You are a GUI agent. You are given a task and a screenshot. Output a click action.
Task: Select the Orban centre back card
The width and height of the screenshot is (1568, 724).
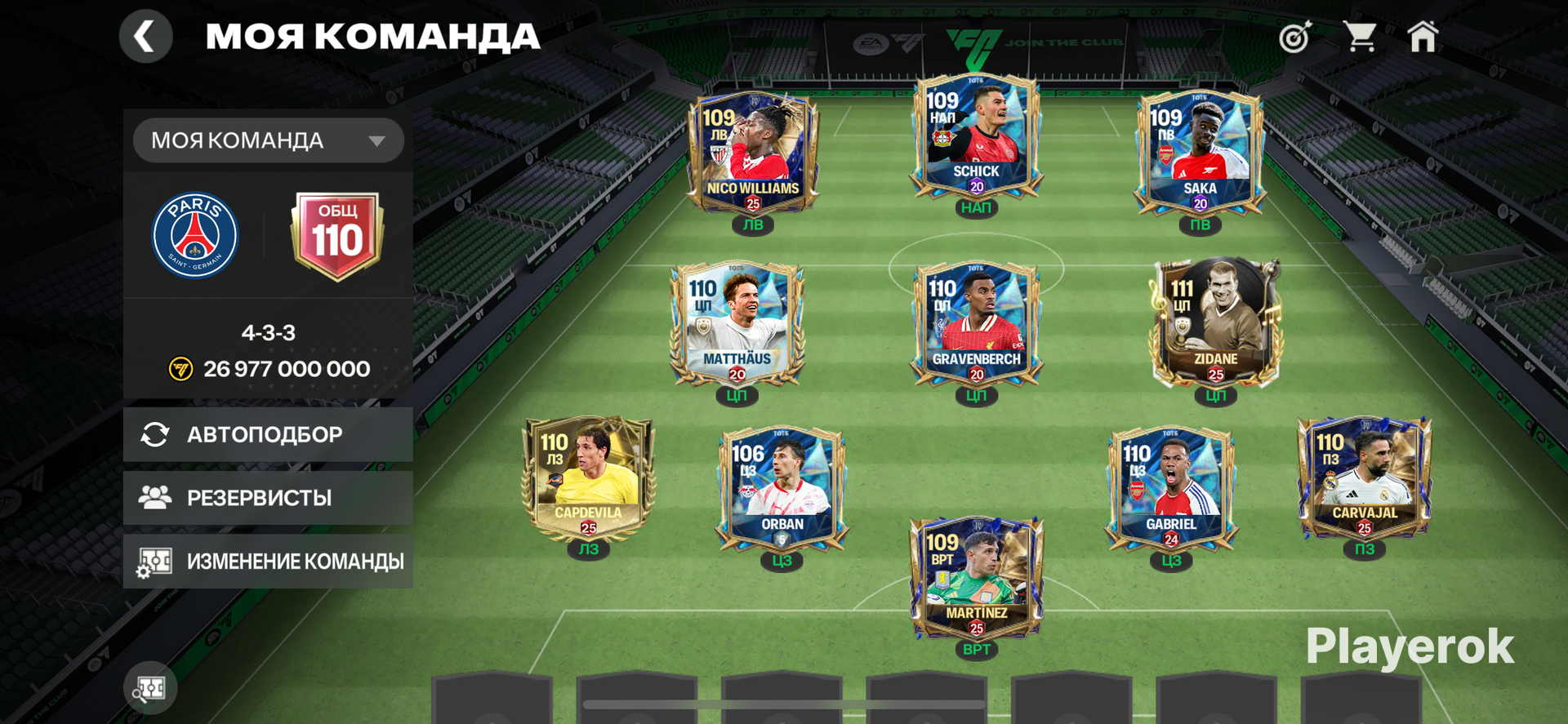782,490
